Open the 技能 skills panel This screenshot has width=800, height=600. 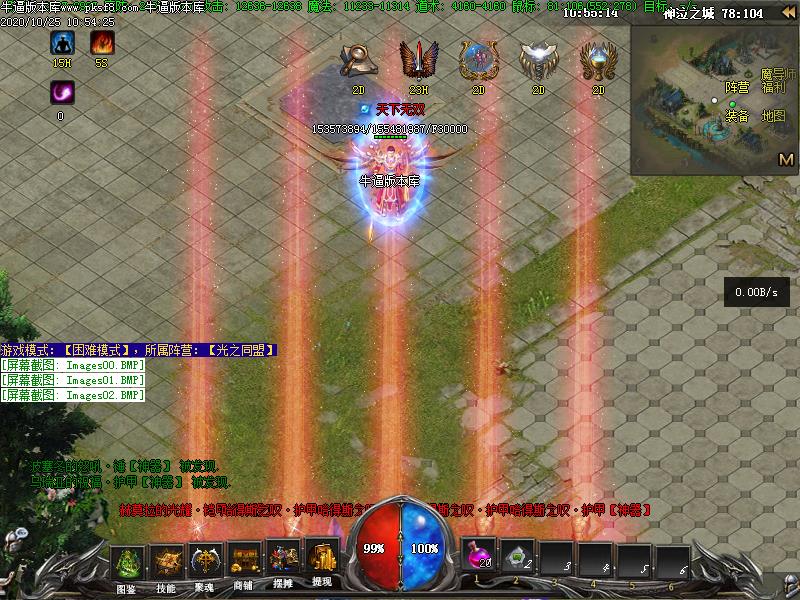[x=166, y=563]
